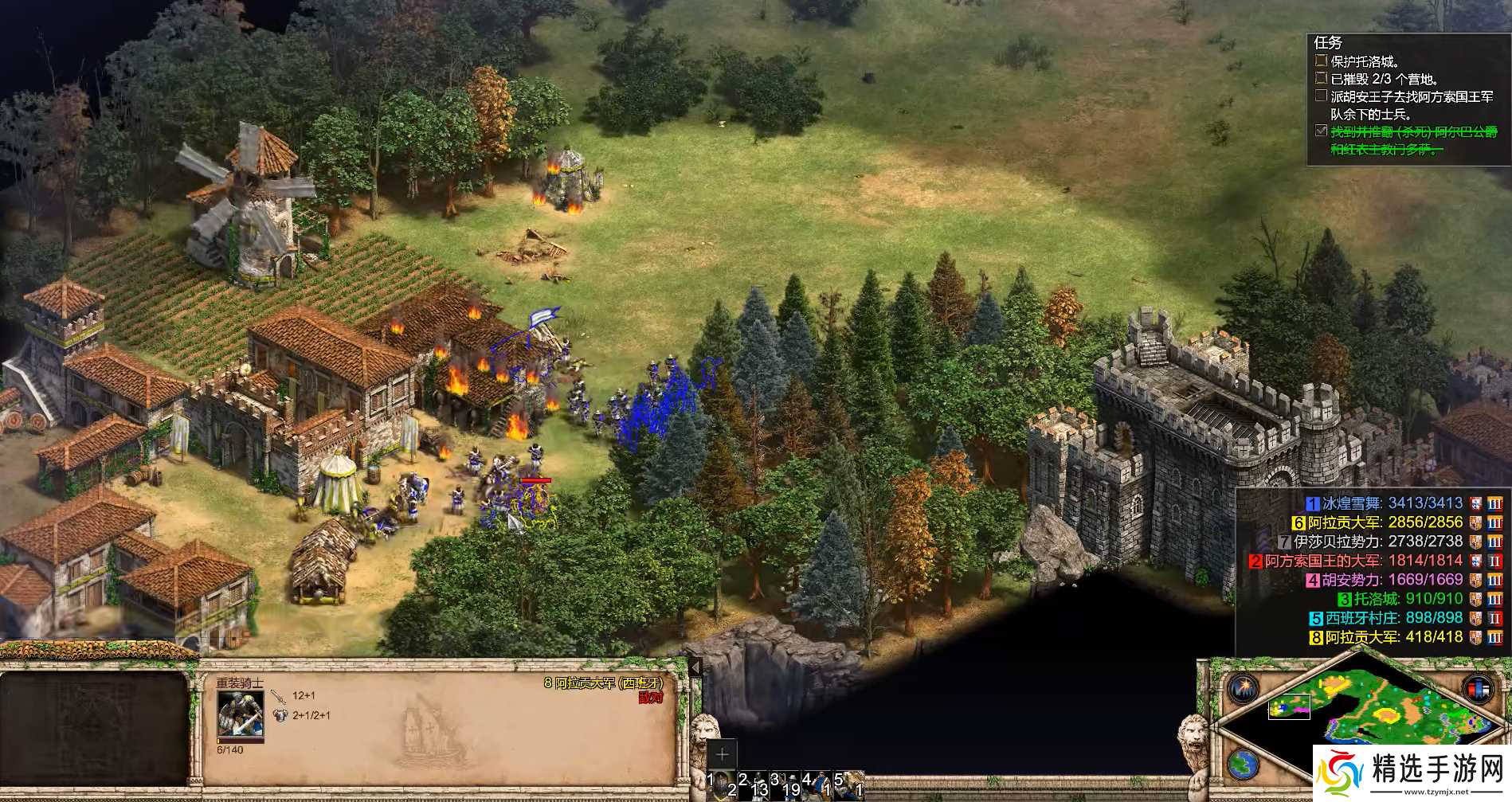Select control group 5 at row end
The image size is (1512, 802).
tap(849, 784)
